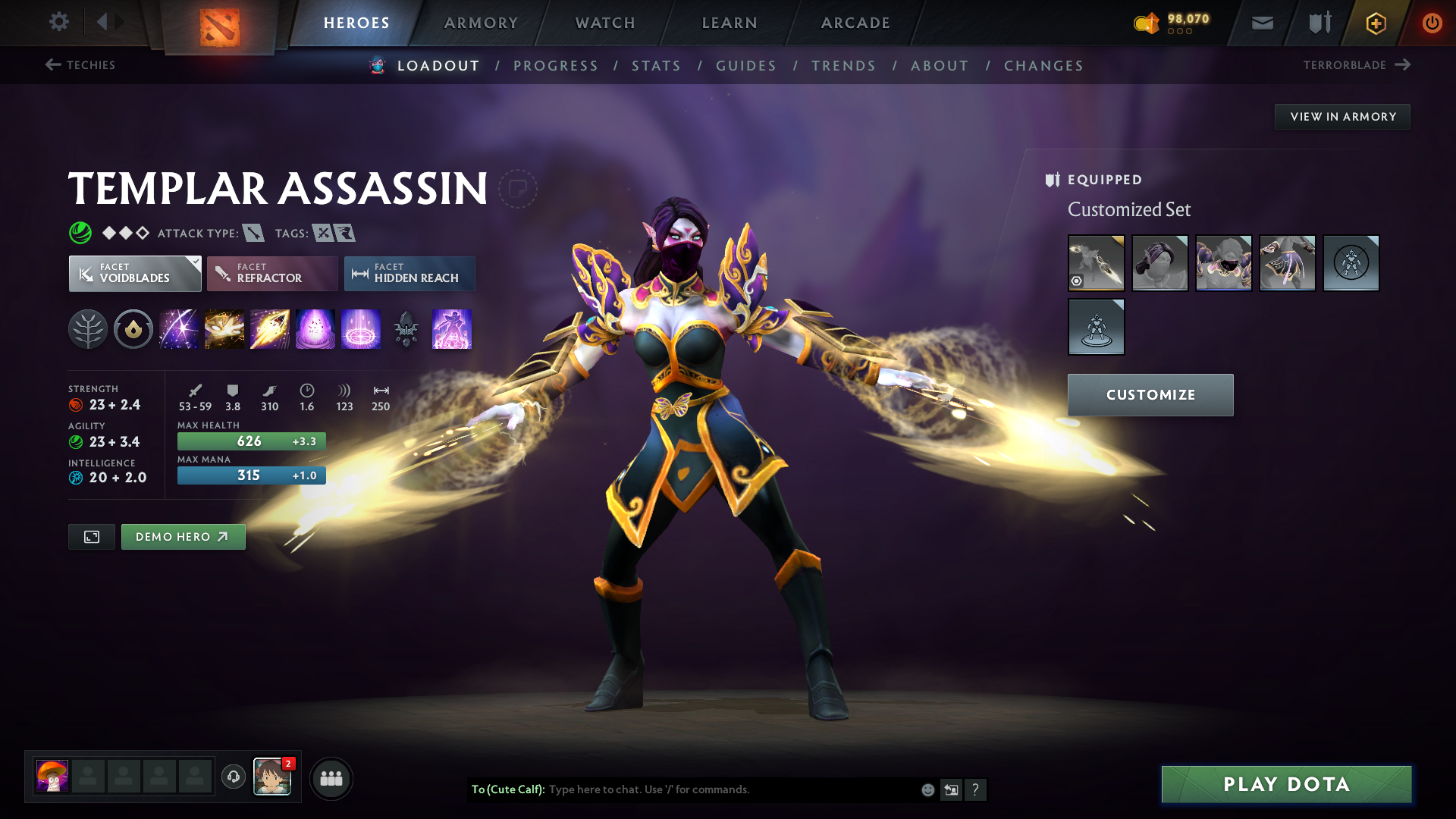Click the VIEW IN ARMORY button

1342,116
